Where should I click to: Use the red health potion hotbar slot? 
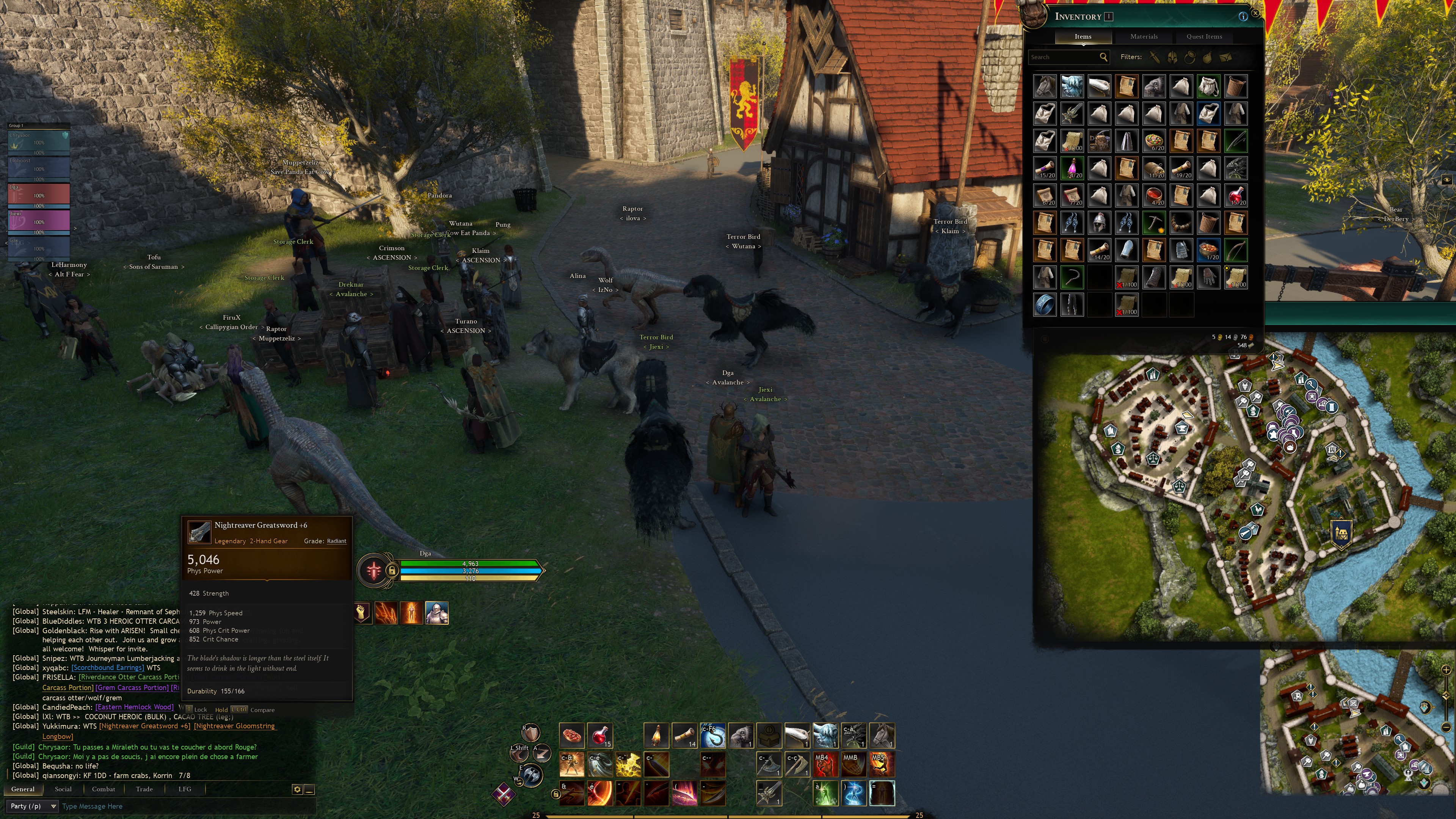coord(600,735)
